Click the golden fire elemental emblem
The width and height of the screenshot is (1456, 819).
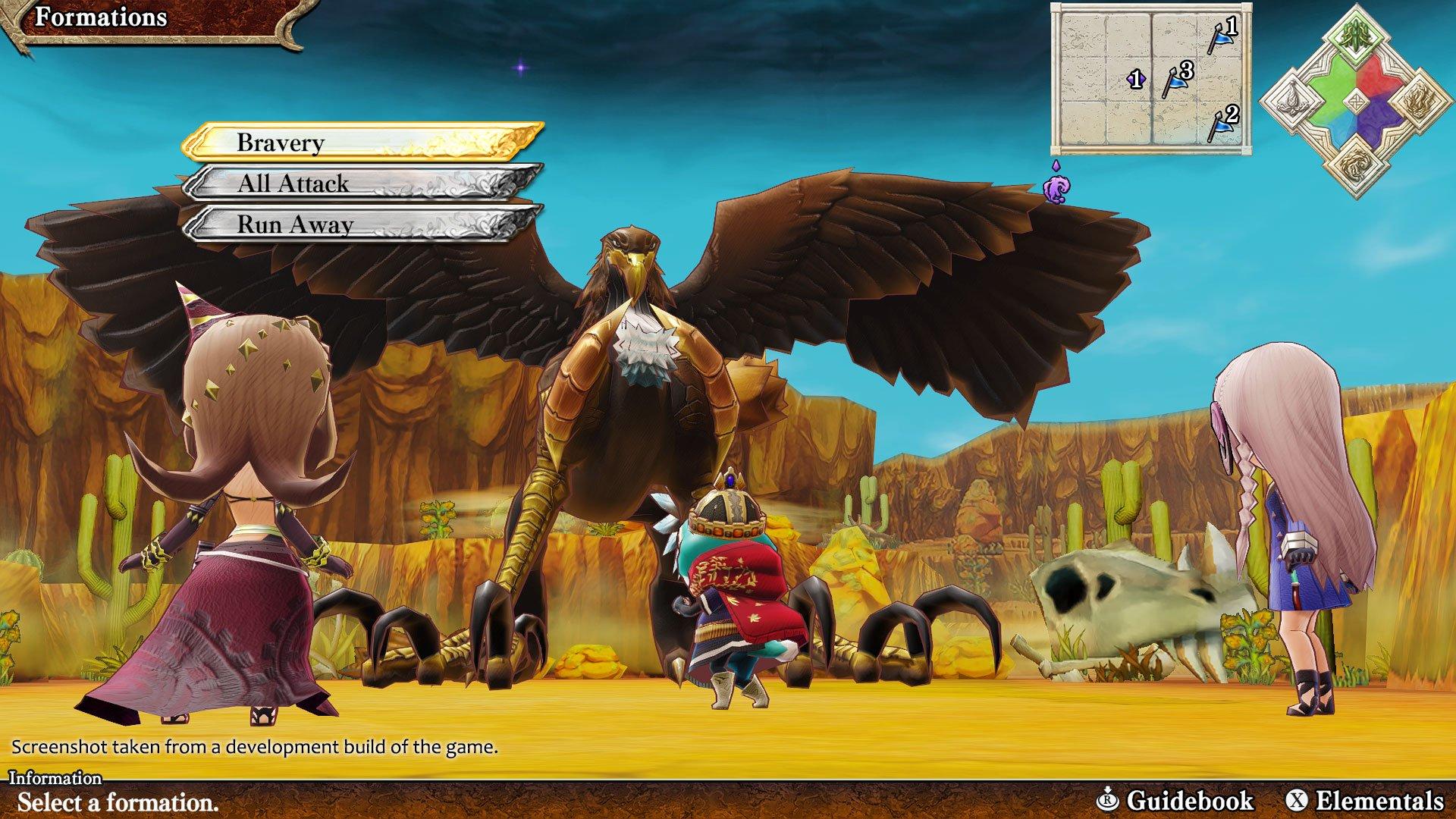[1420, 100]
